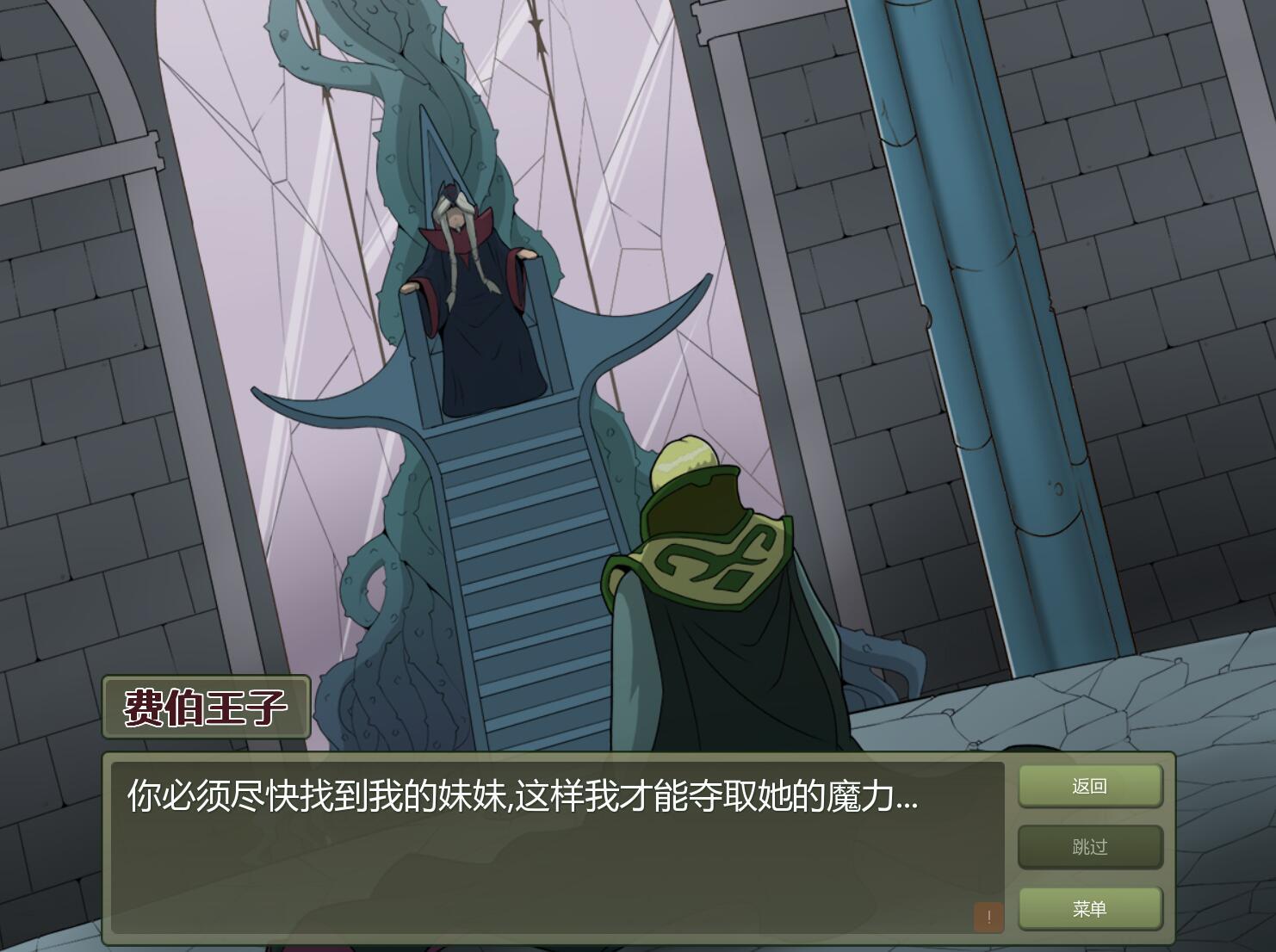The image size is (1276, 952).
Task: Click the 费伯王子 character name plate
Action: (x=205, y=708)
